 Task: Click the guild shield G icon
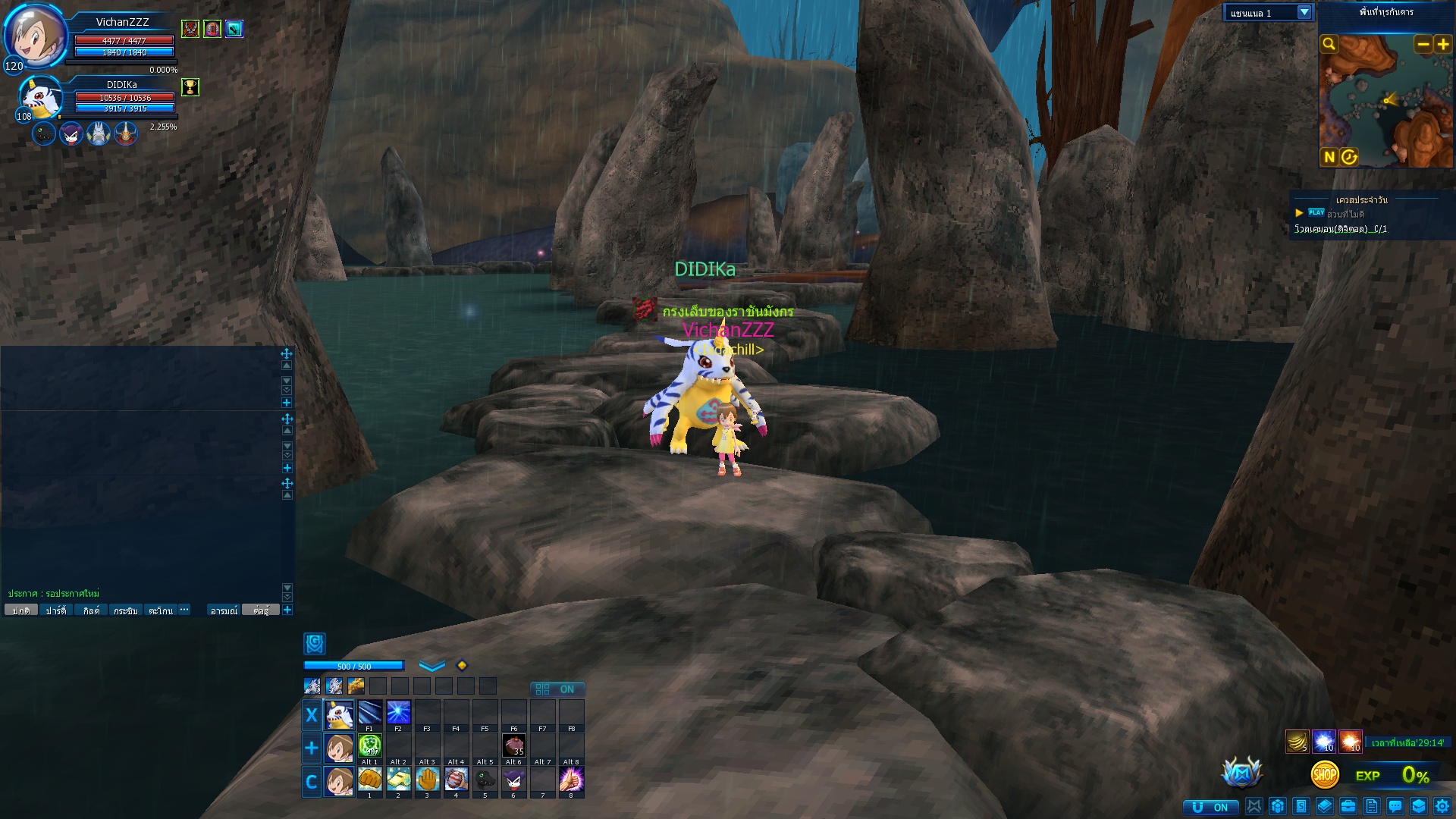[x=315, y=644]
